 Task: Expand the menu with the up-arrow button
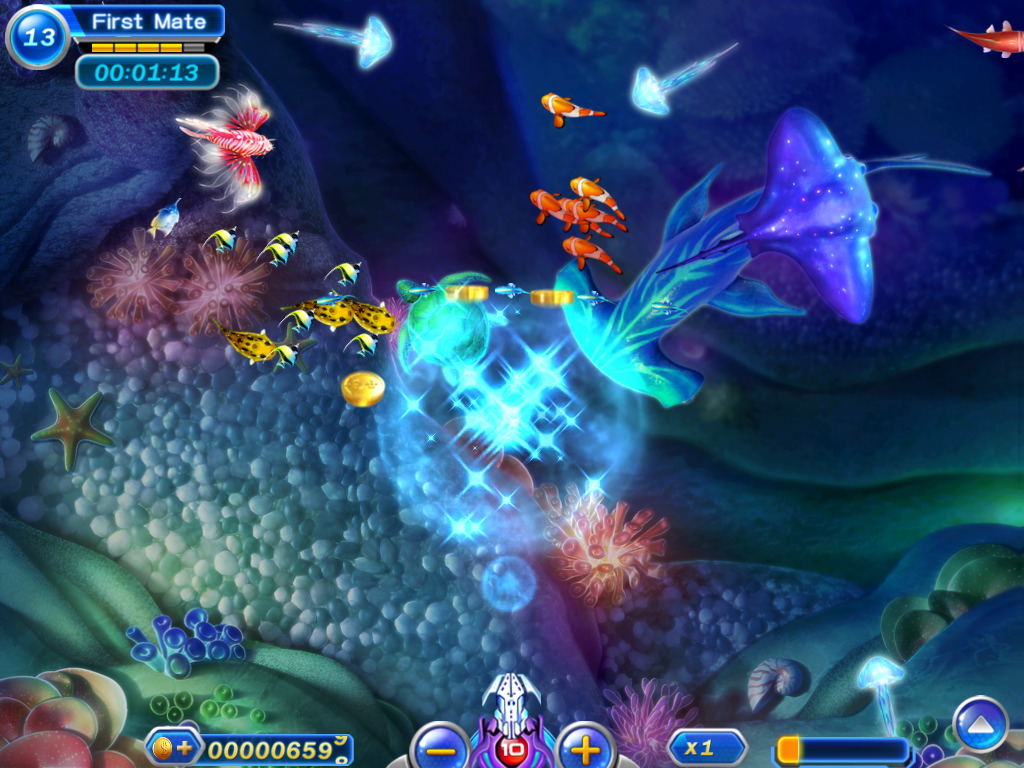[979, 722]
